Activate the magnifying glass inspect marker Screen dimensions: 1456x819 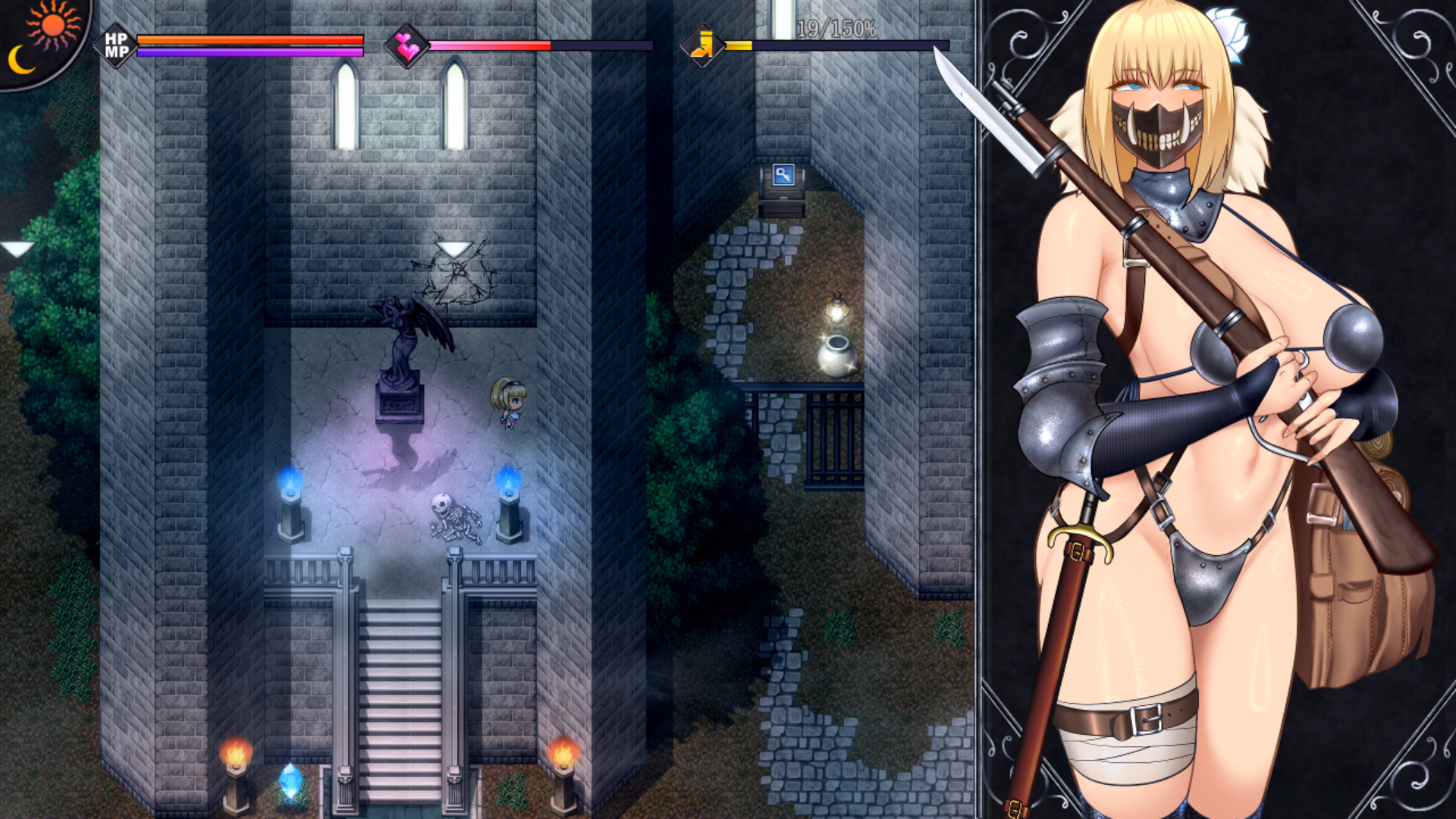[x=783, y=175]
